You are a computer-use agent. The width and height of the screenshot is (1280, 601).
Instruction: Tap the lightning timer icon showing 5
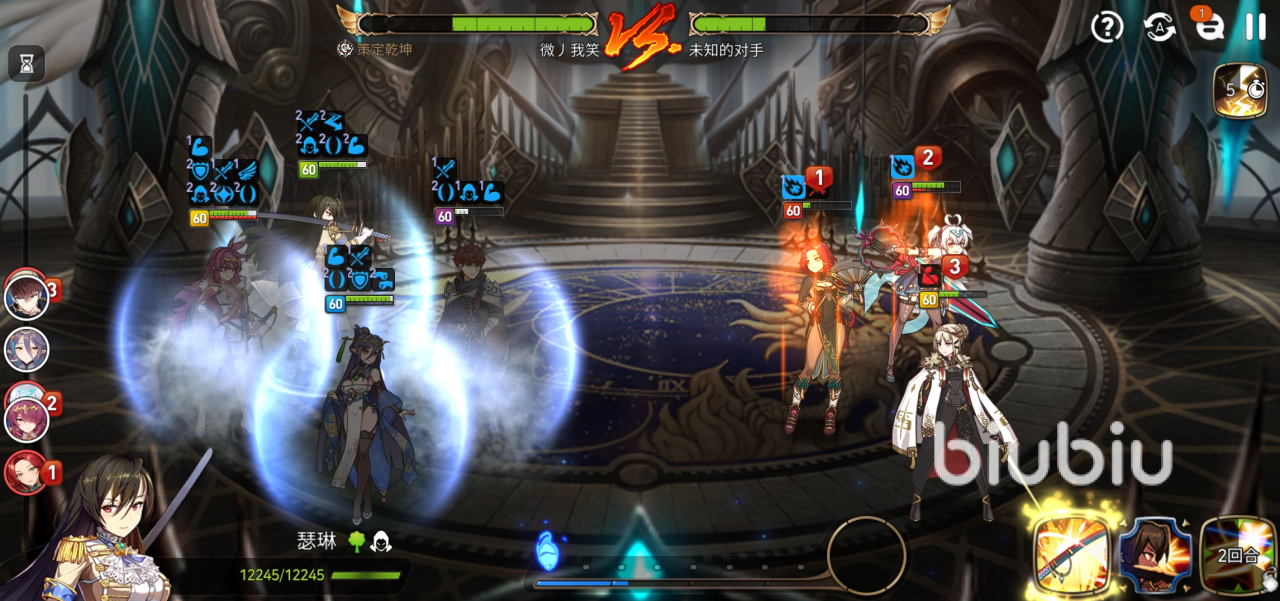point(1239,91)
